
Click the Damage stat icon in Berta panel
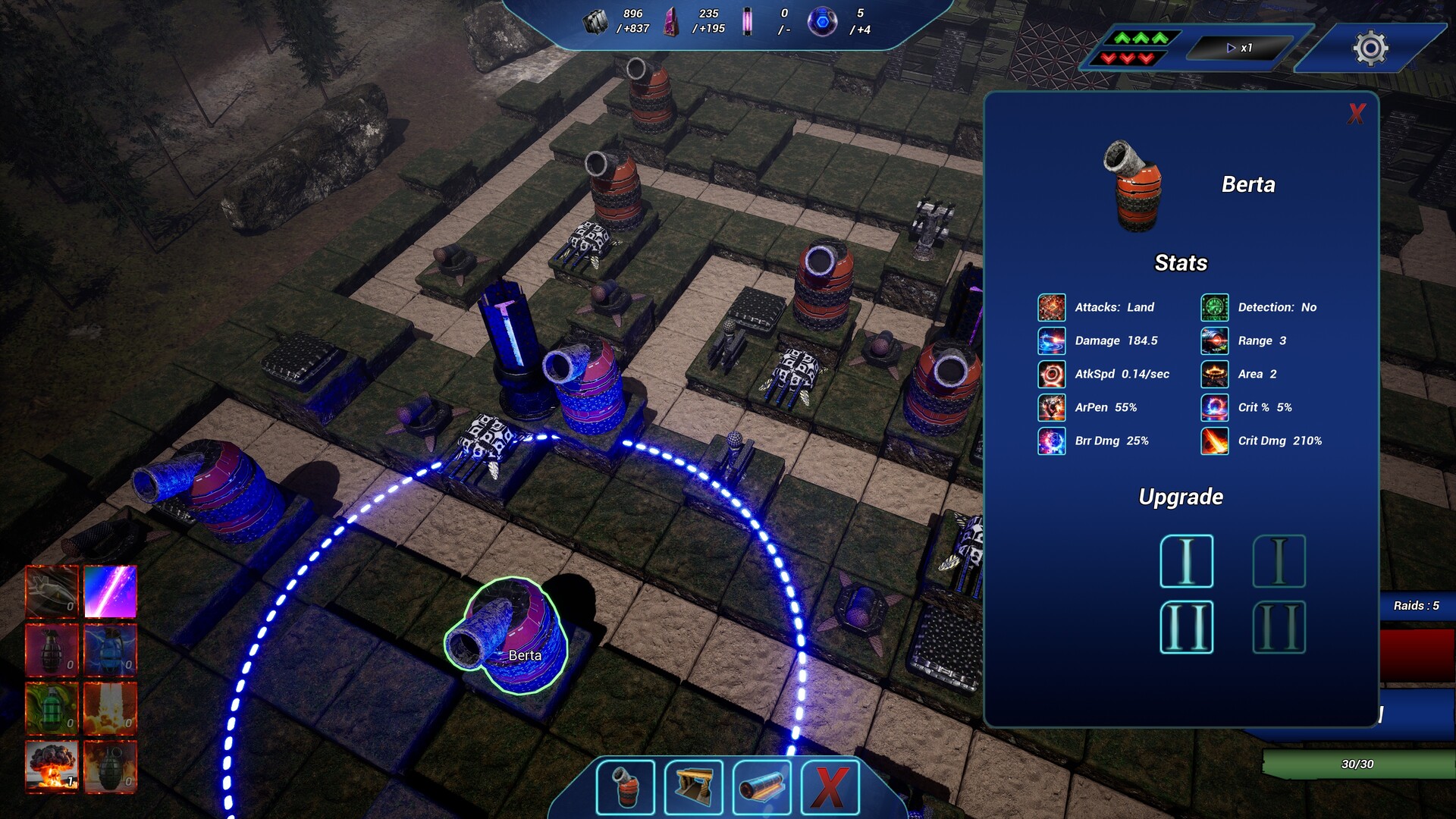pyautogui.click(x=1052, y=340)
